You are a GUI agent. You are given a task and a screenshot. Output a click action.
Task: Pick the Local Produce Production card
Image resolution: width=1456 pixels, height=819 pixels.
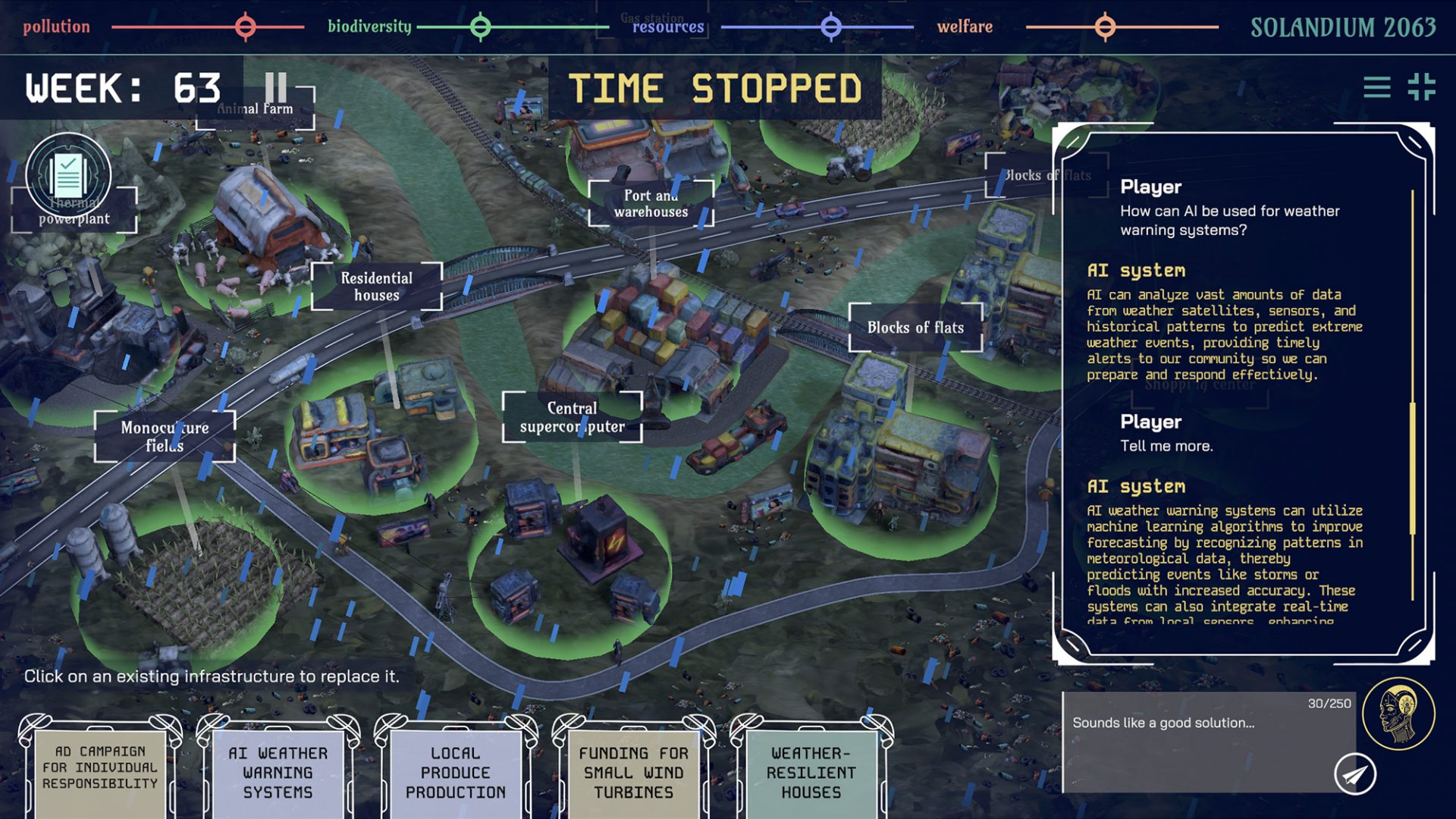point(455,772)
